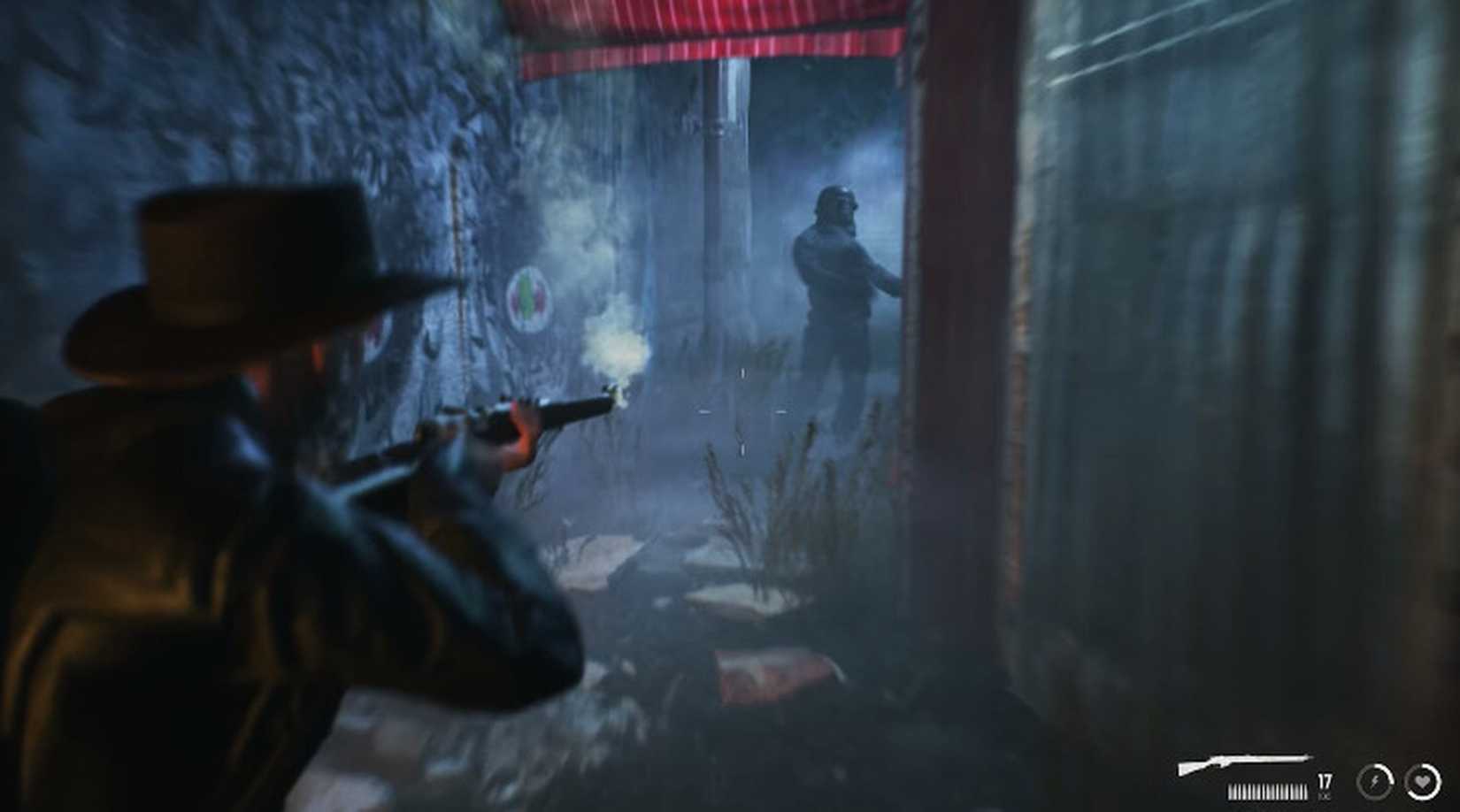This screenshot has width=1460, height=812.
Task: Click the center aiming crosshair
Action: point(743,412)
